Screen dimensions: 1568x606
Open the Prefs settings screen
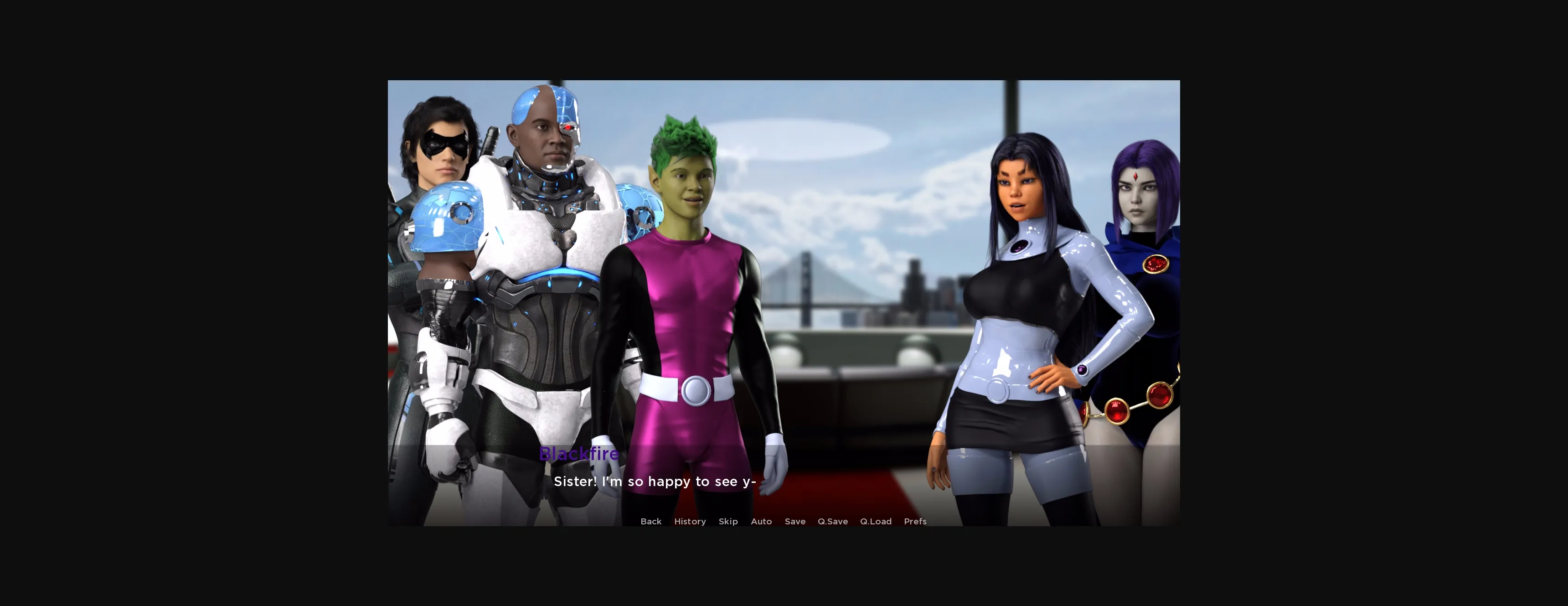915,521
